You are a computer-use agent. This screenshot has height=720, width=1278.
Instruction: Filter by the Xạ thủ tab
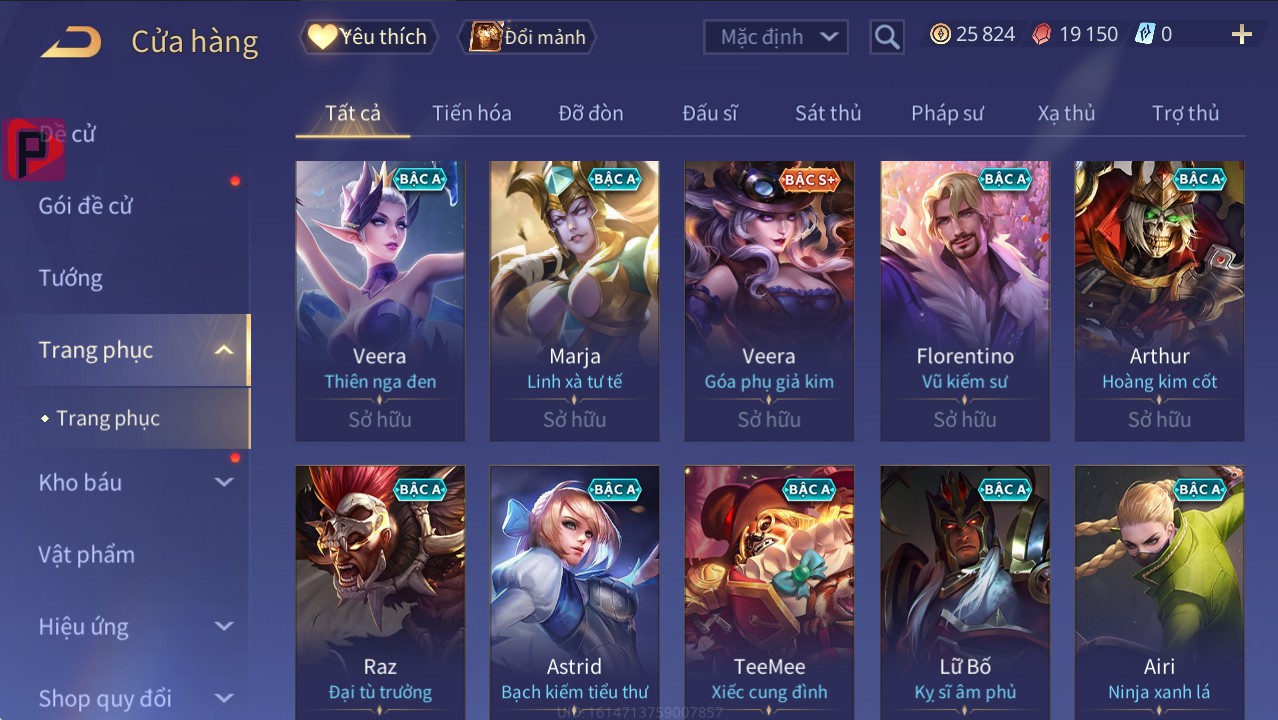click(x=1066, y=113)
